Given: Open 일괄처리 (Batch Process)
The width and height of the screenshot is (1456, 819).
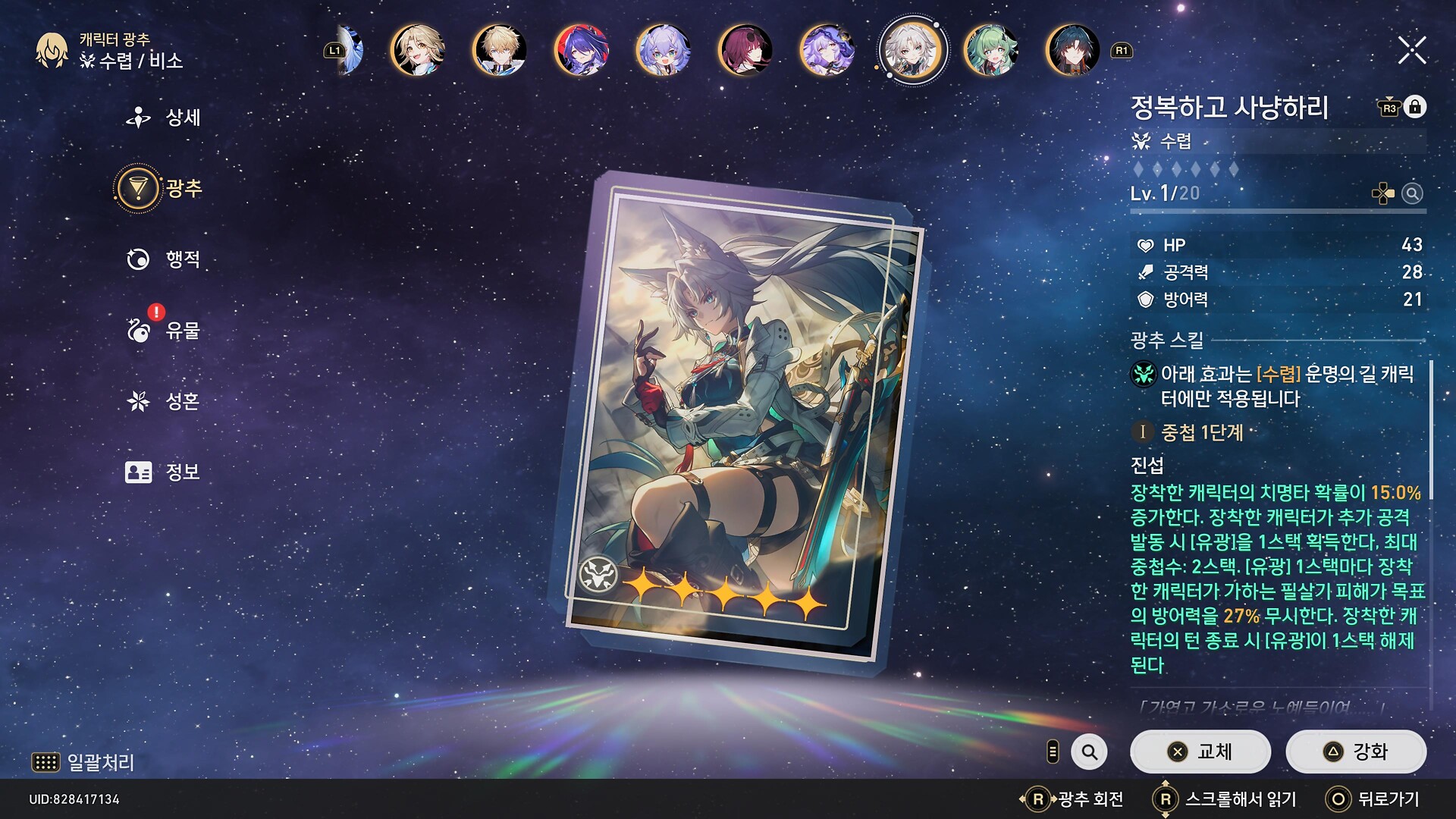Looking at the screenshot, I should point(83,762).
